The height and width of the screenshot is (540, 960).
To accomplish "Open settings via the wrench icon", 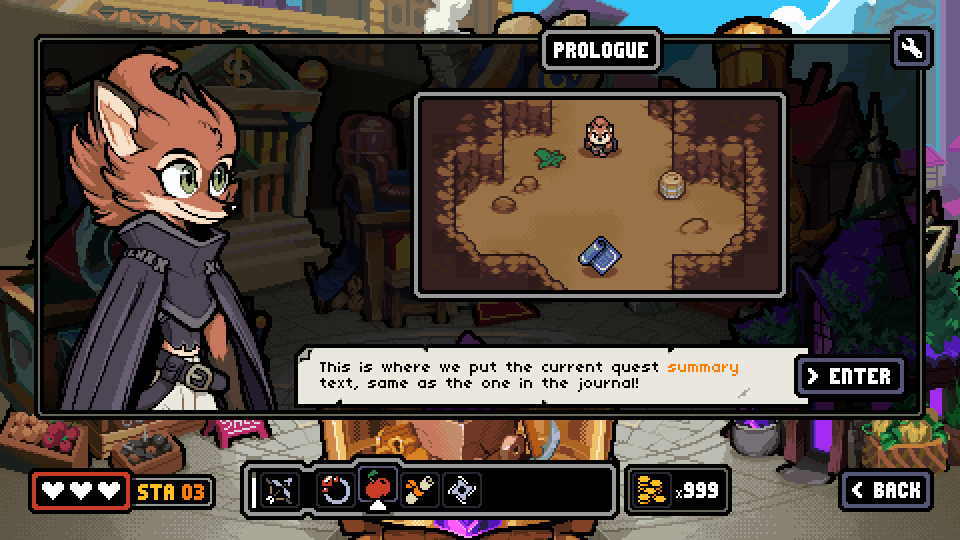I will coord(912,48).
